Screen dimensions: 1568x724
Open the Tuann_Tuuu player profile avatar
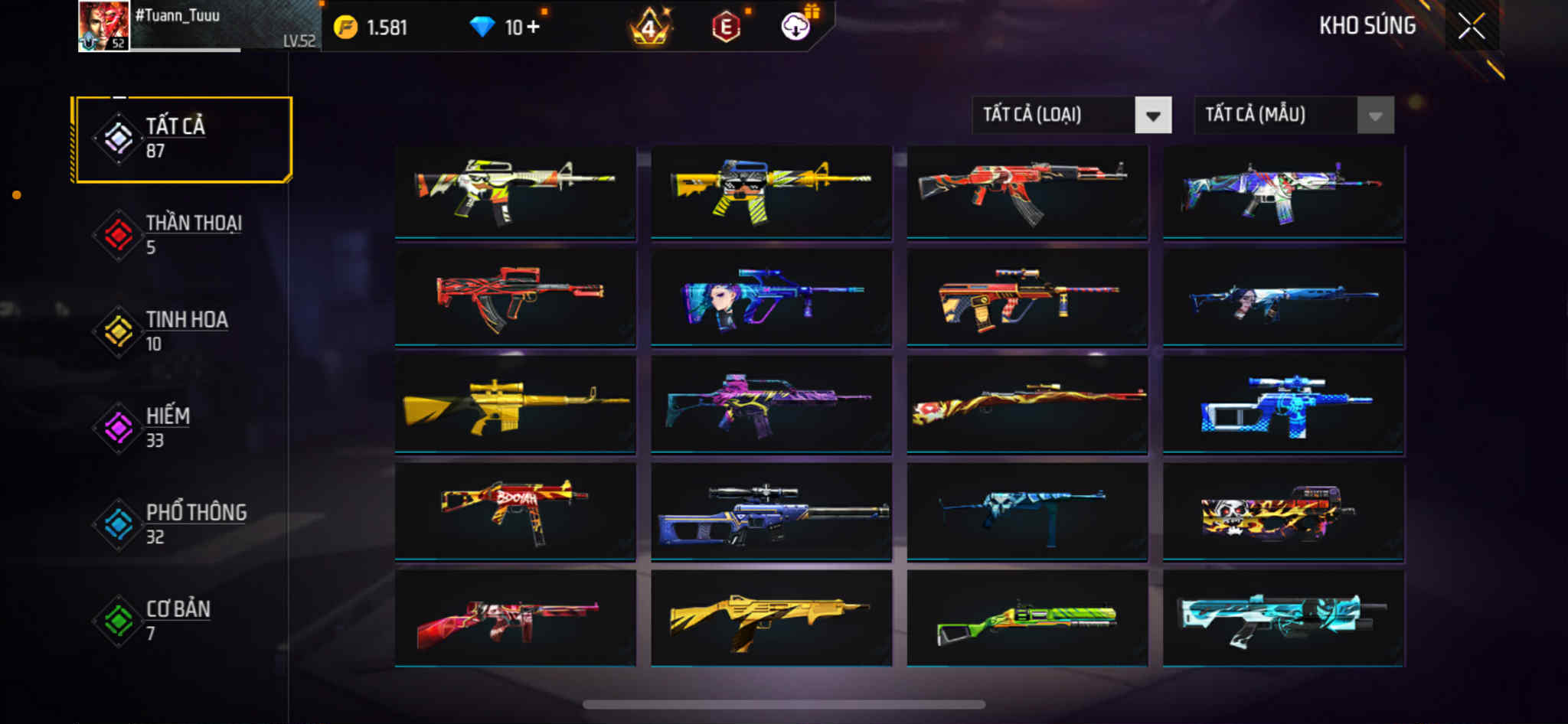pyautogui.click(x=103, y=26)
